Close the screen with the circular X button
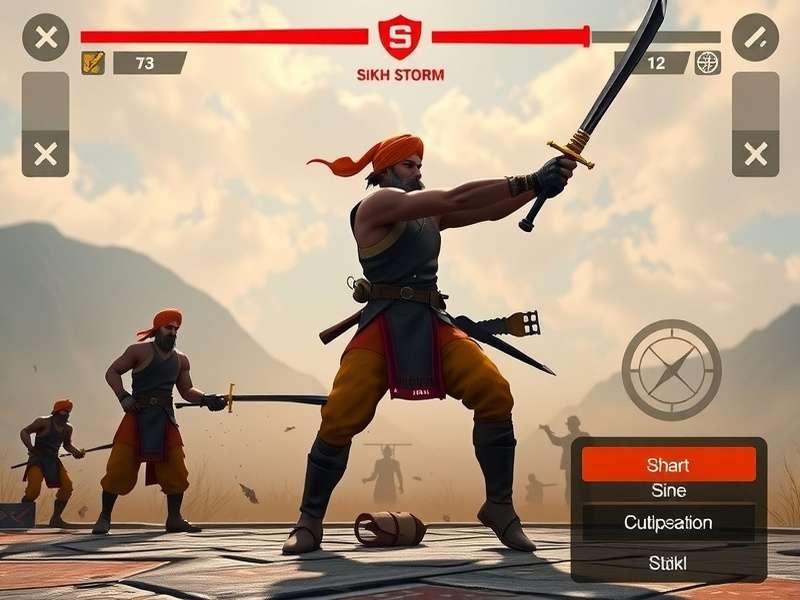The height and width of the screenshot is (600, 800). click(x=45, y=38)
